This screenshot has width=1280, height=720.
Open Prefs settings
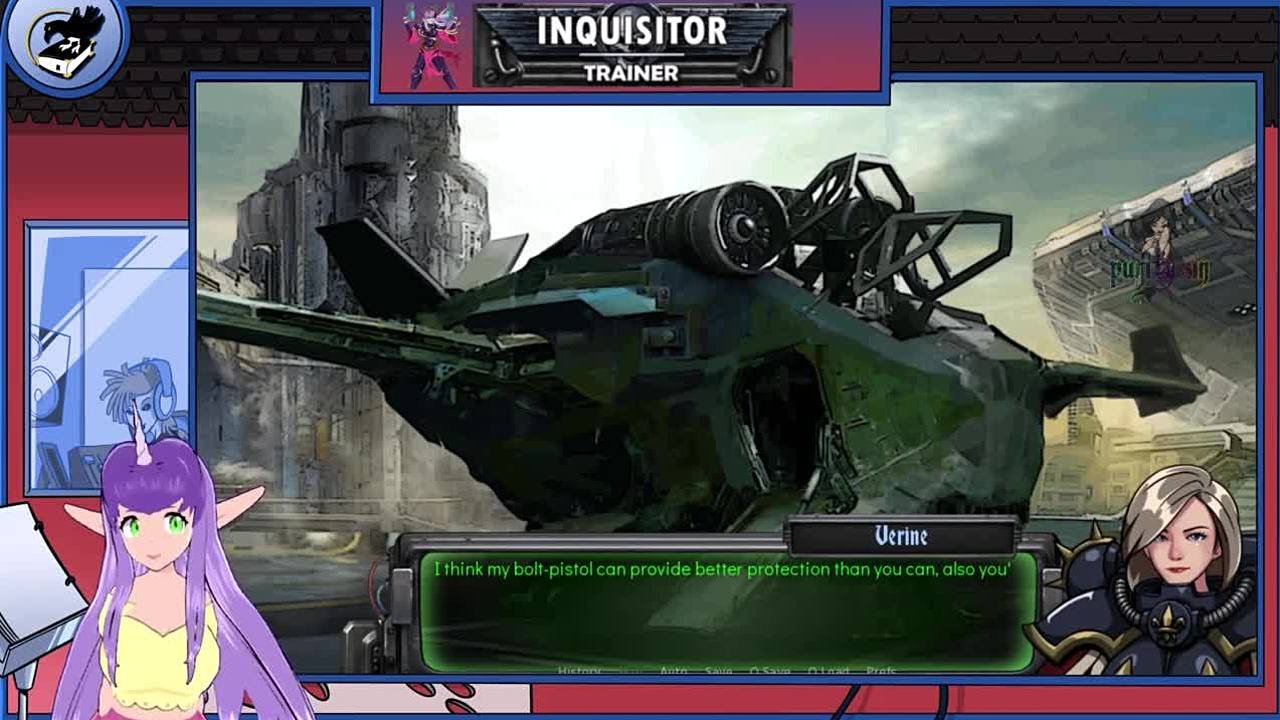point(881,670)
